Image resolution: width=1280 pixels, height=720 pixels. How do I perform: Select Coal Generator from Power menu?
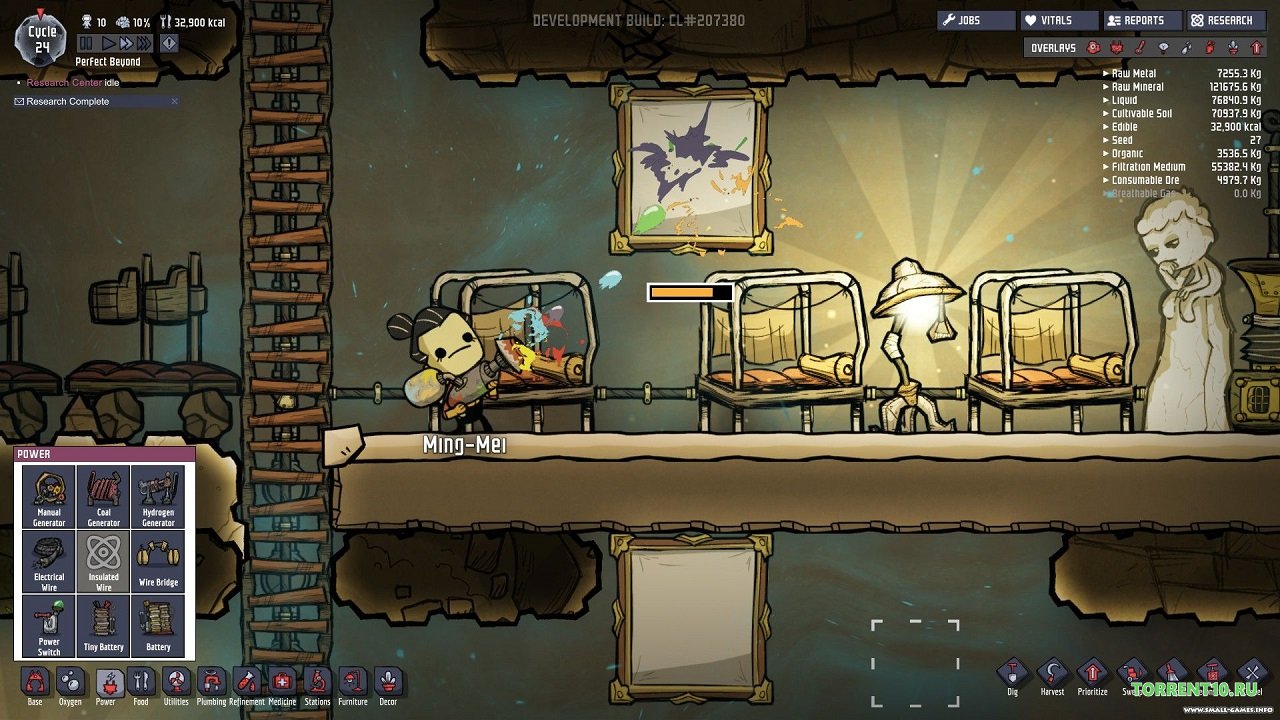[x=103, y=497]
